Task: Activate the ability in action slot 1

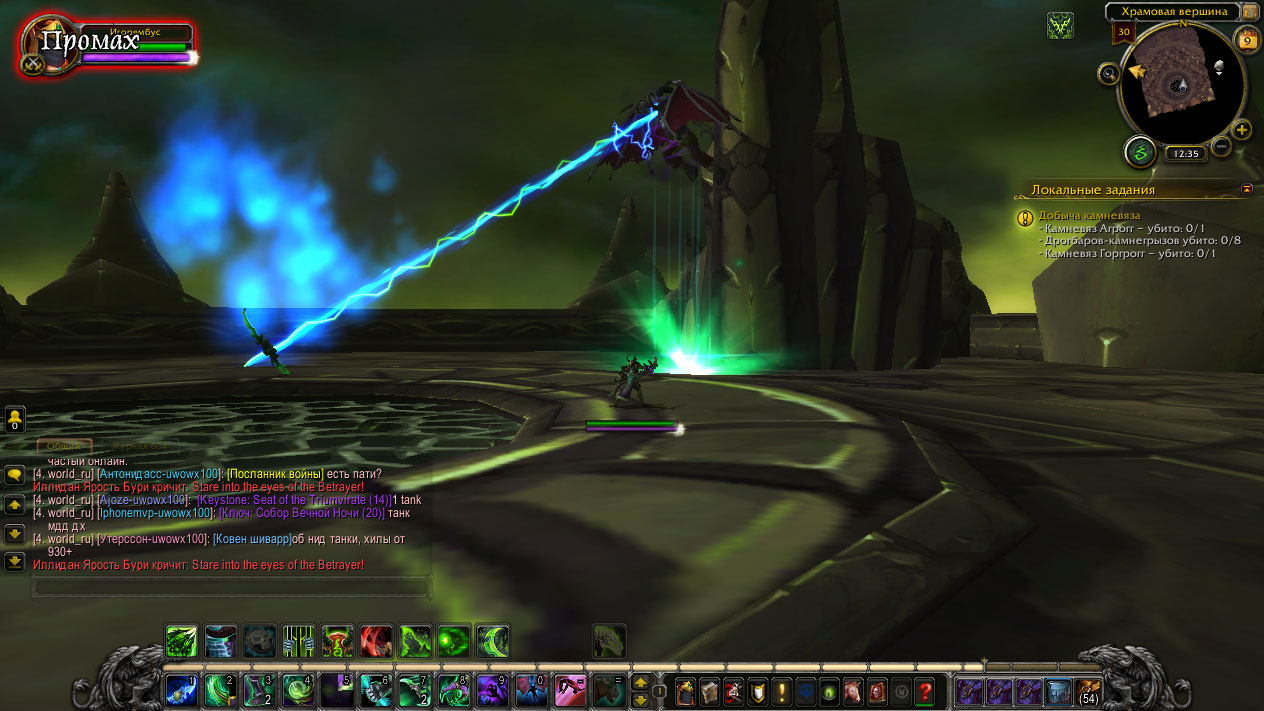Action: (x=181, y=689)
